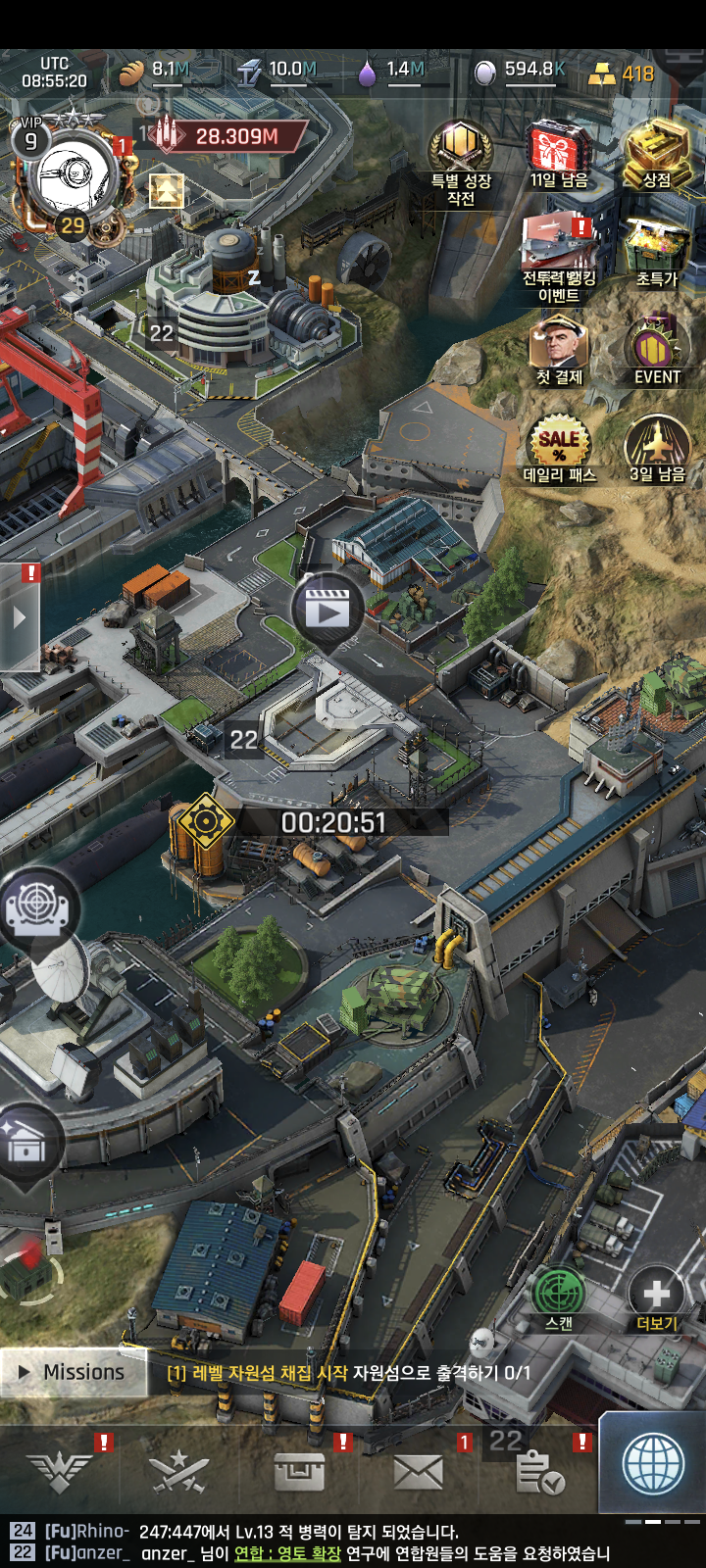
Task: Tap the 더보기 plus button
Action: tap(656, 1296)
